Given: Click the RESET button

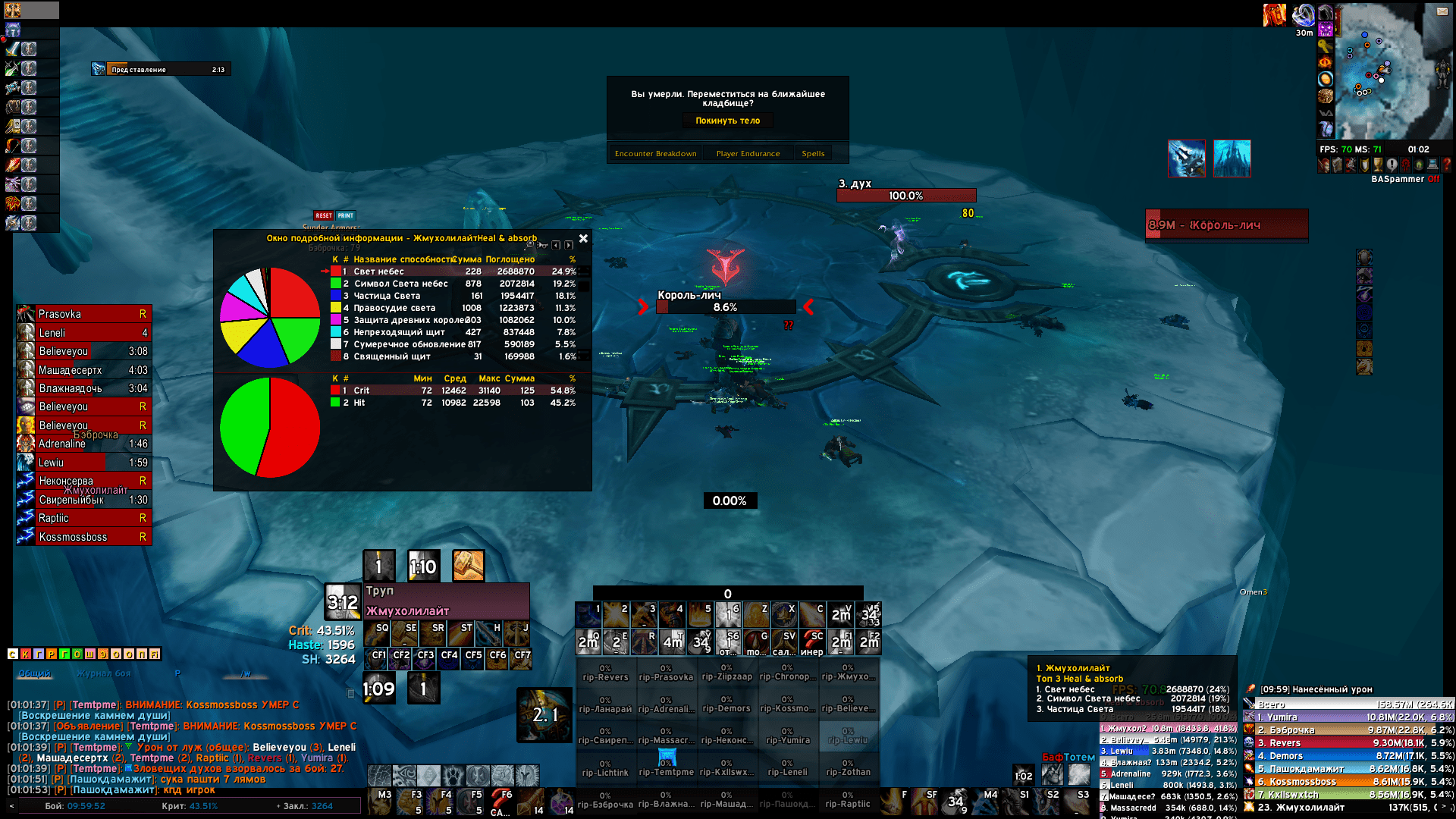Looking at the screenshot, I should [324, 216].
